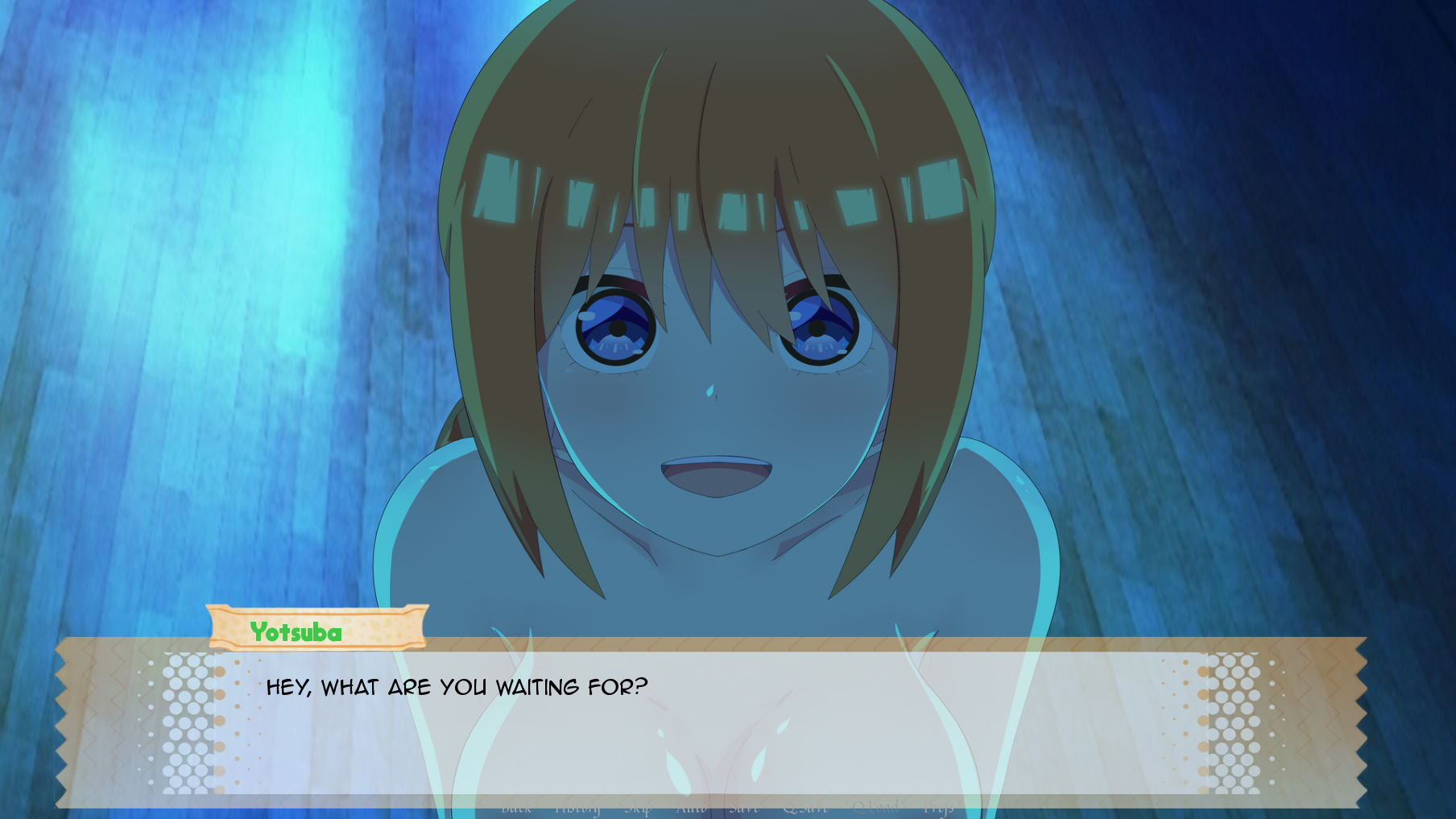Image resolution: width=1456 pixels, height=819 pixels.
Task: Click Q.Load to quick load
Action: [875, 808]
